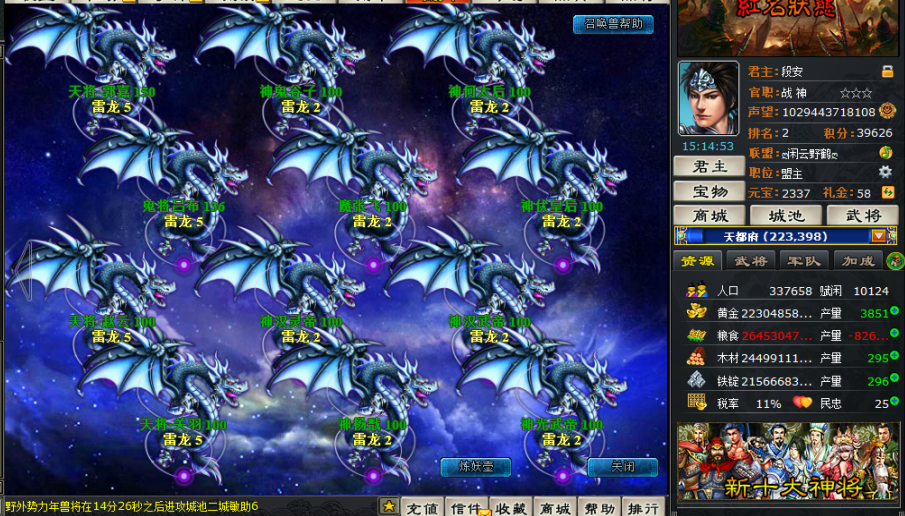Click the lord portrait avatar
Viewport: 905px width, 516px height.
pyautogui.click(x=708, y=98)
